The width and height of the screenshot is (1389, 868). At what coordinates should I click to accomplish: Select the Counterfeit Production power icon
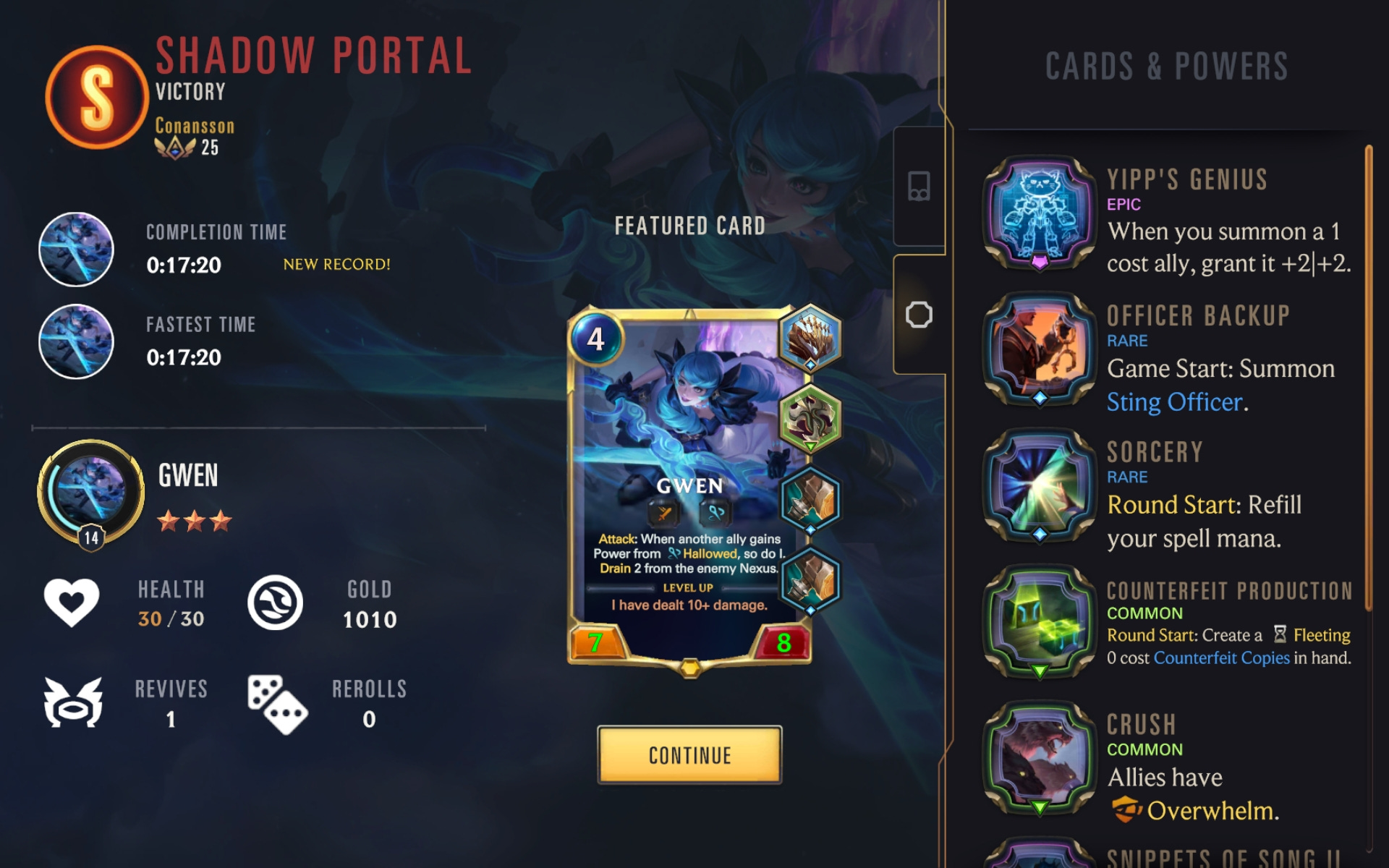point(1040,622)
